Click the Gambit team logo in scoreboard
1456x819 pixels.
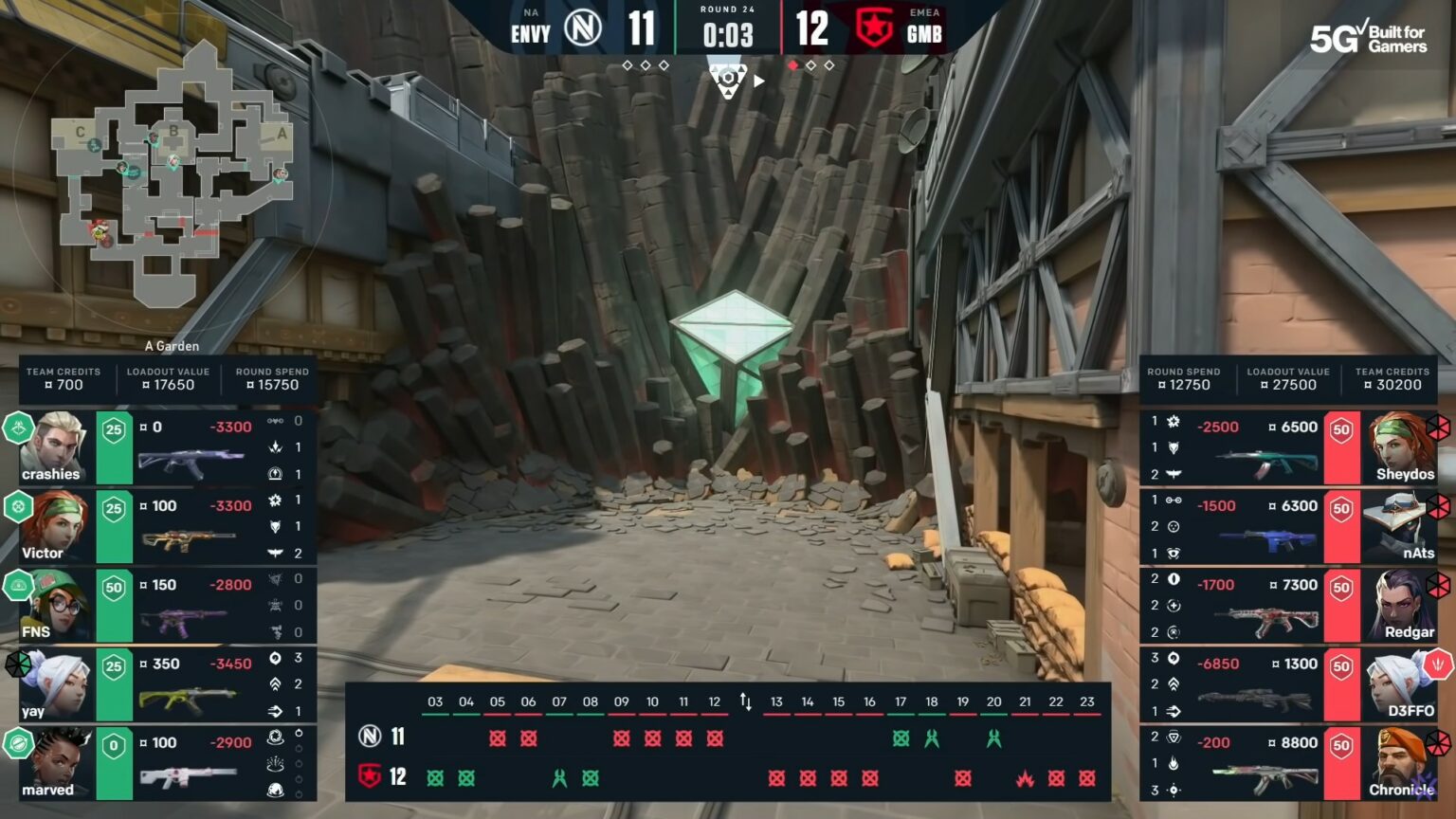click(873, 27)
